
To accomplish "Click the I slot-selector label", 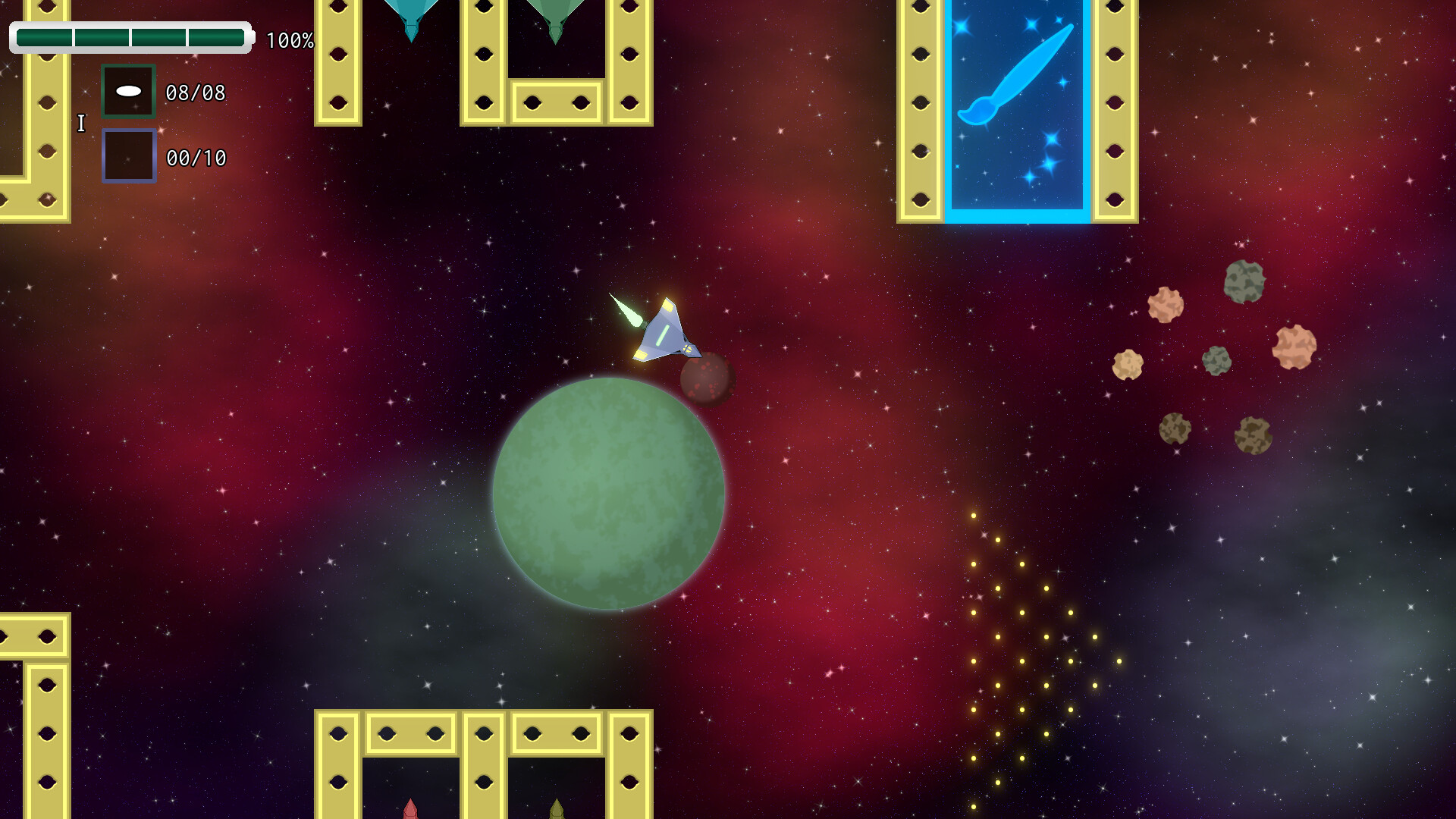I will [80, 122].
